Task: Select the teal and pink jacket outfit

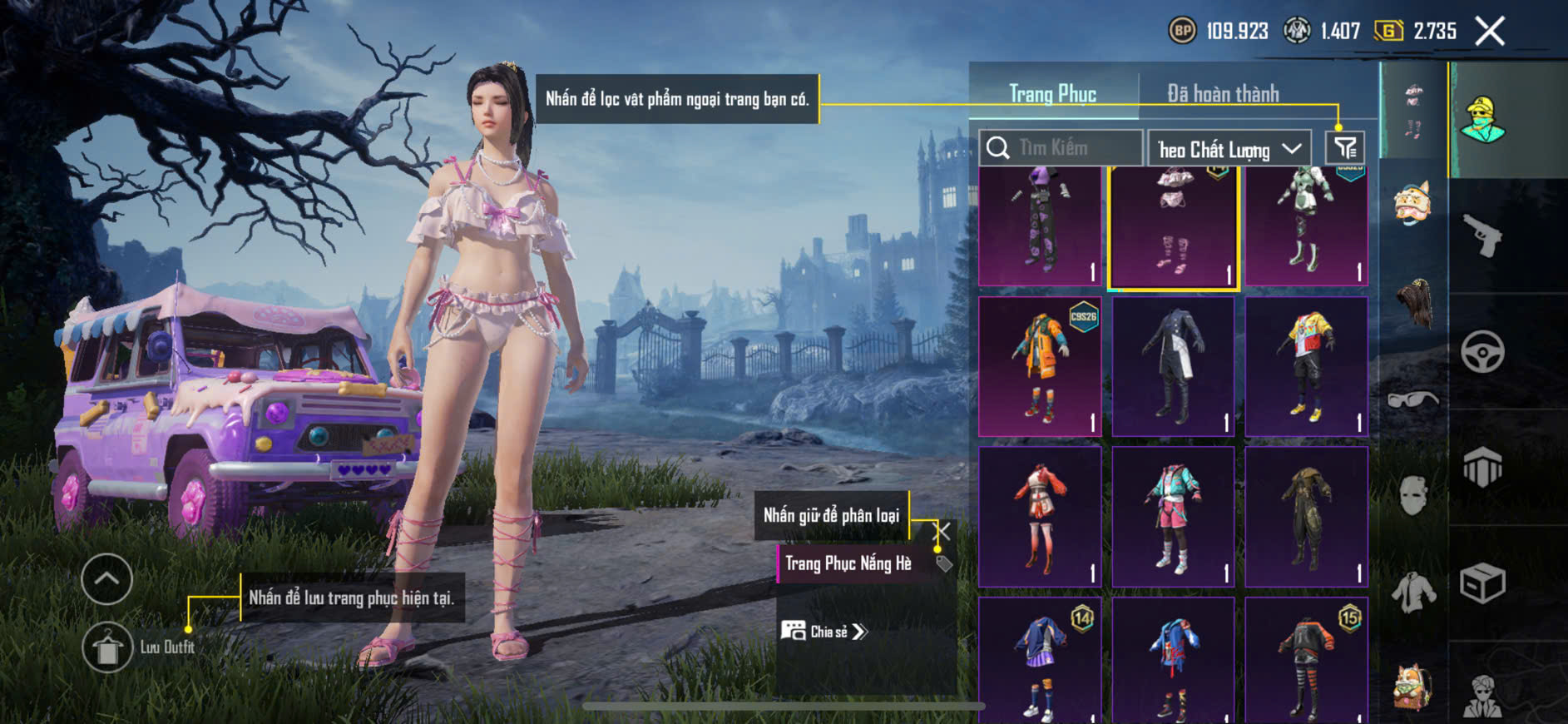Action: (x=1173, y=516)
